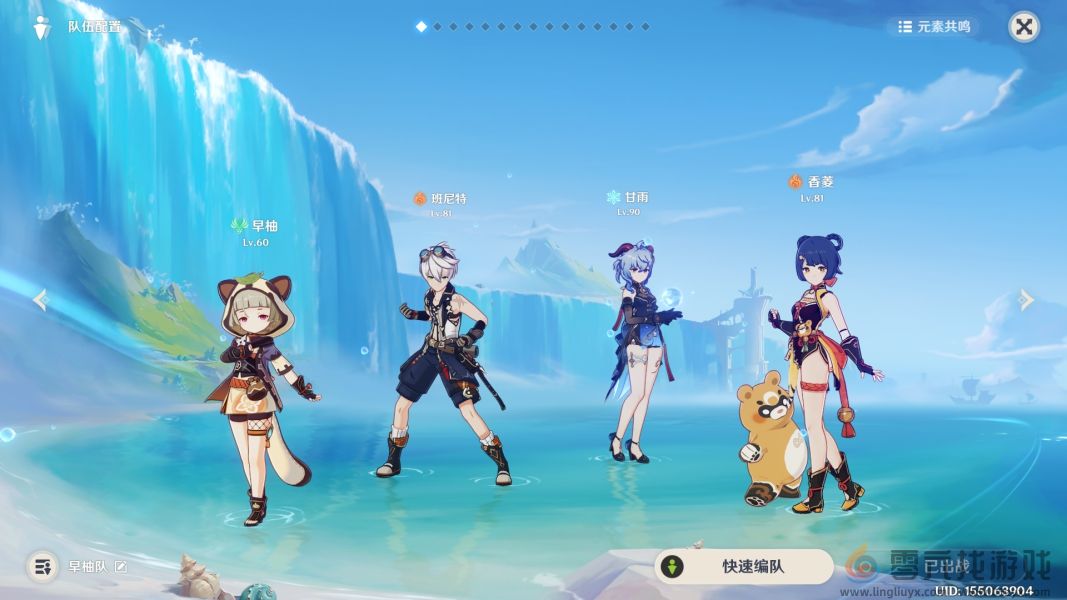Edit the 早柚队 team name

tap(121, 567)
